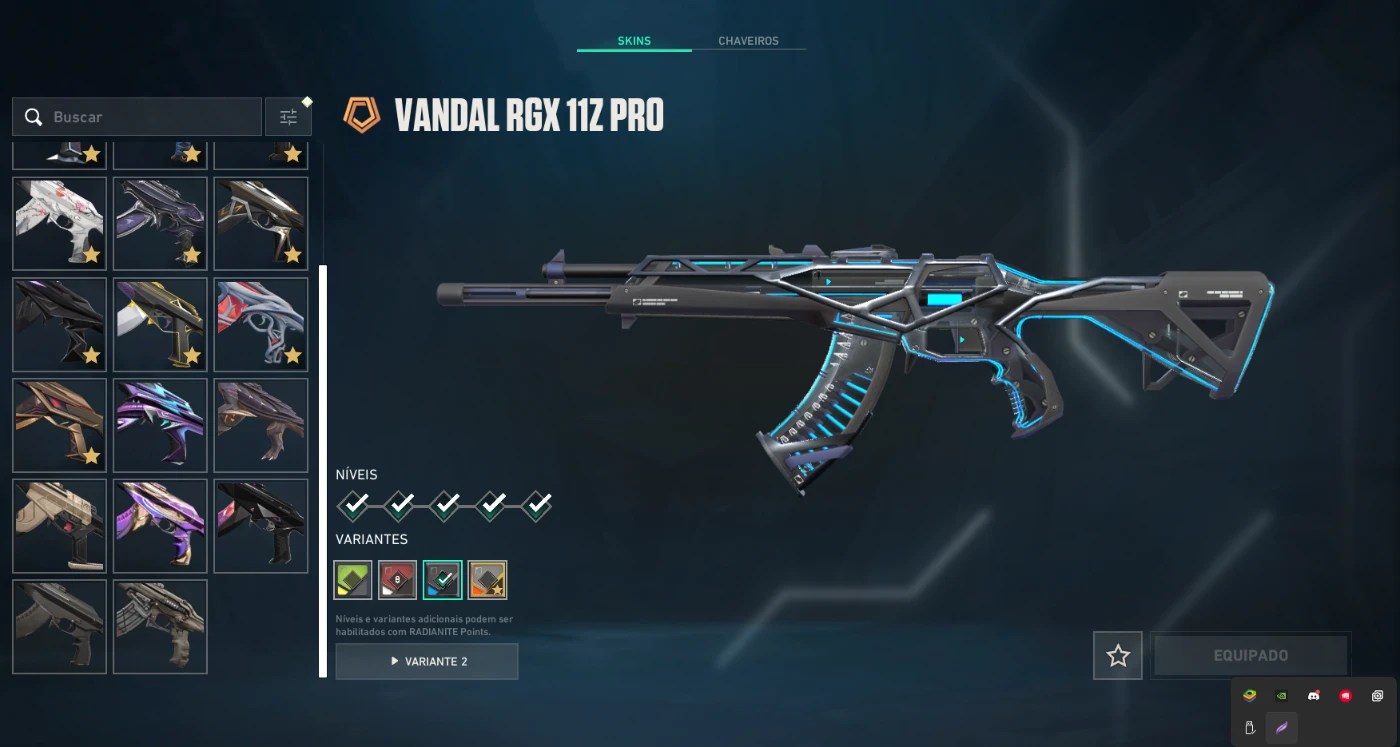The width and height of the screenshot is (1400, 747).
Task: Select the white cherry-blossom Vandal skin
Action: pos(60,224)
